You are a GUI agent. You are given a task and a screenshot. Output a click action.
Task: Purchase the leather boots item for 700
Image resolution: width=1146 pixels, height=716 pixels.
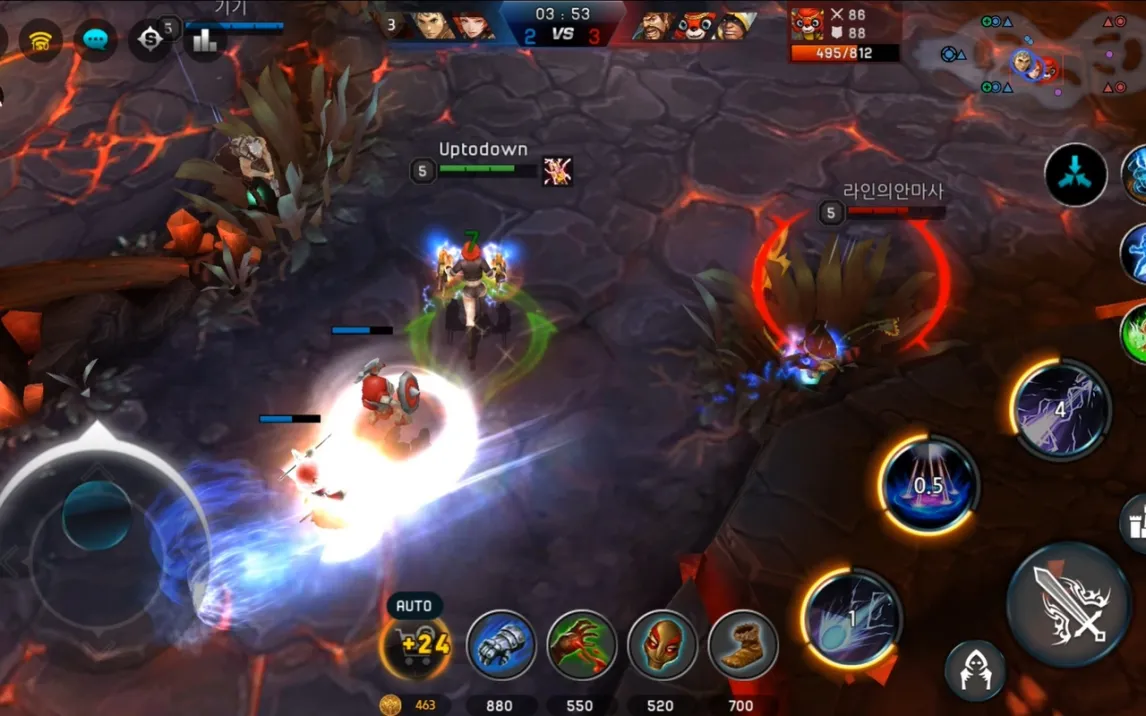tap(742, 645)
